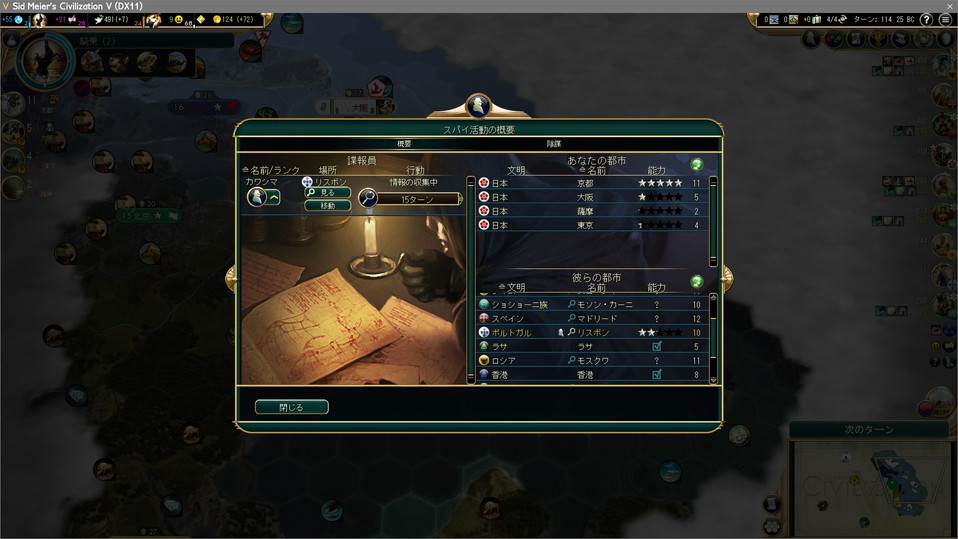Choose the ラサ city-state row
958x539 pixels.
click(x=590, y=346)
